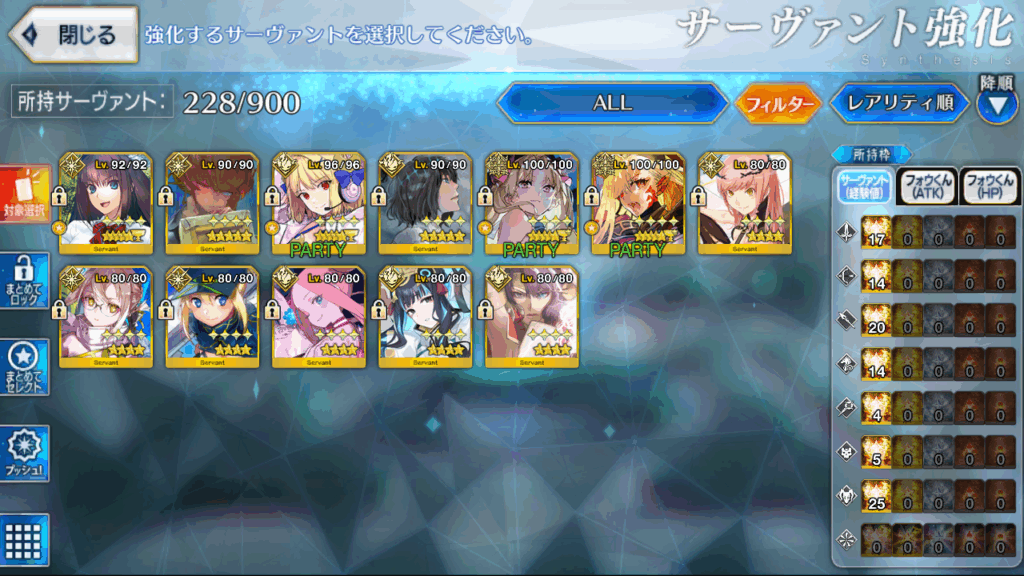Choose the black-haired girl Lv. 80/80 servant
This screenshot has width=1024, height=576.
click(x=424, y=316)
